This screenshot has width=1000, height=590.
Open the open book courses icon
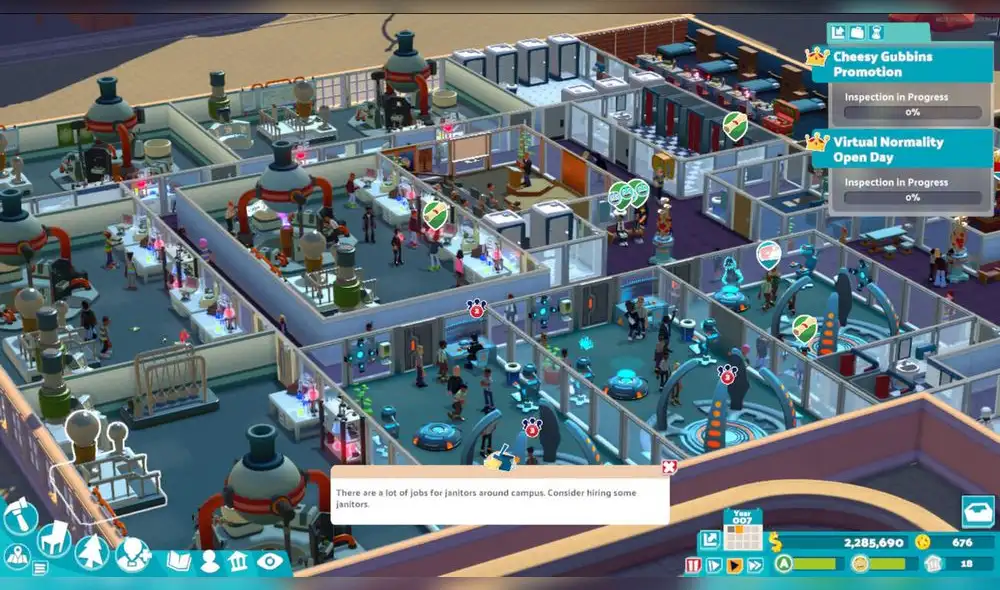[179, 561]
